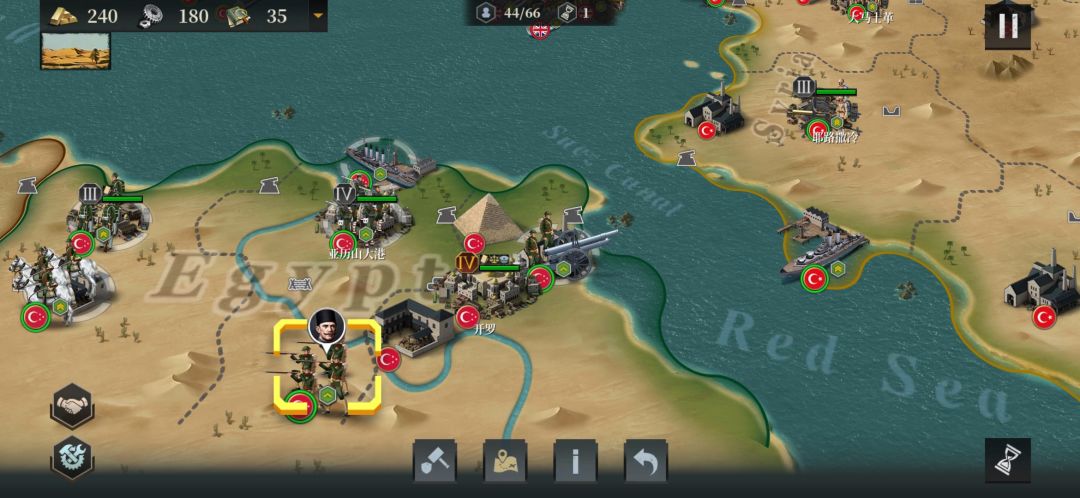
Task: Pause the game
Action: tap(1007, 27)
